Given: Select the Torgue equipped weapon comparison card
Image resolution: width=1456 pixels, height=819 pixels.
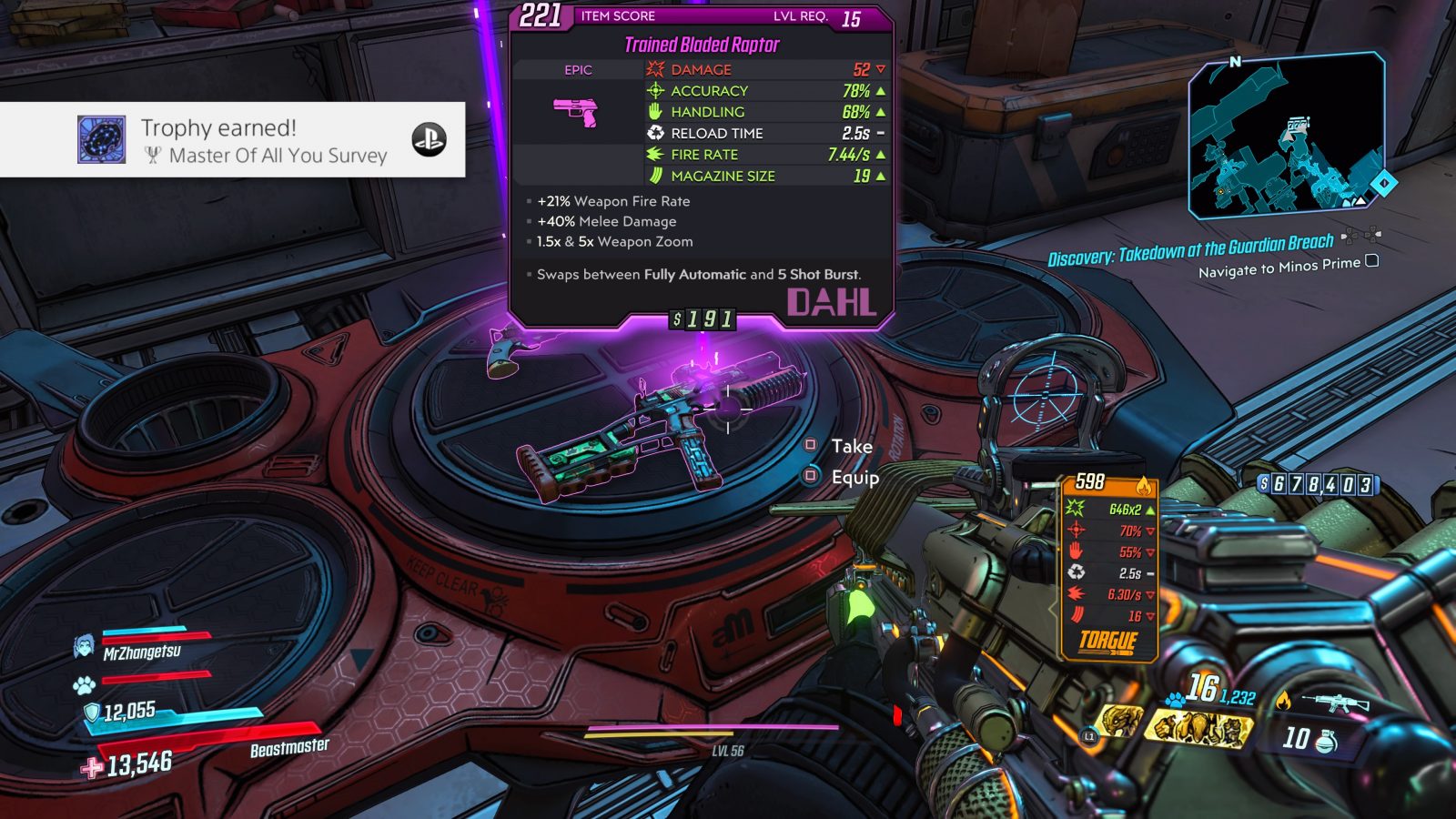Looking at the screenshot, I should tap(1109, 569).
